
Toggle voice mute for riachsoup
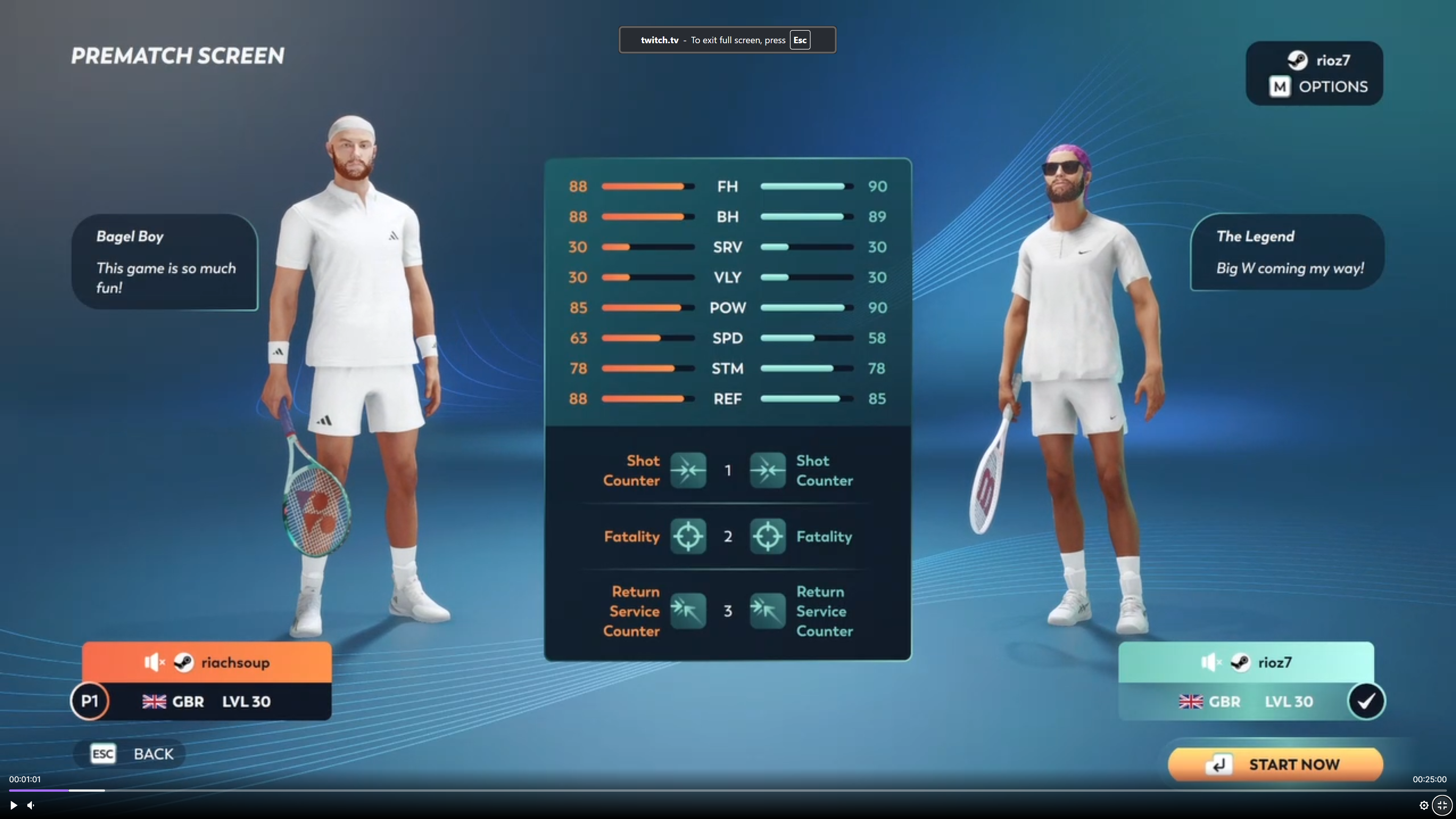(153, 662)
